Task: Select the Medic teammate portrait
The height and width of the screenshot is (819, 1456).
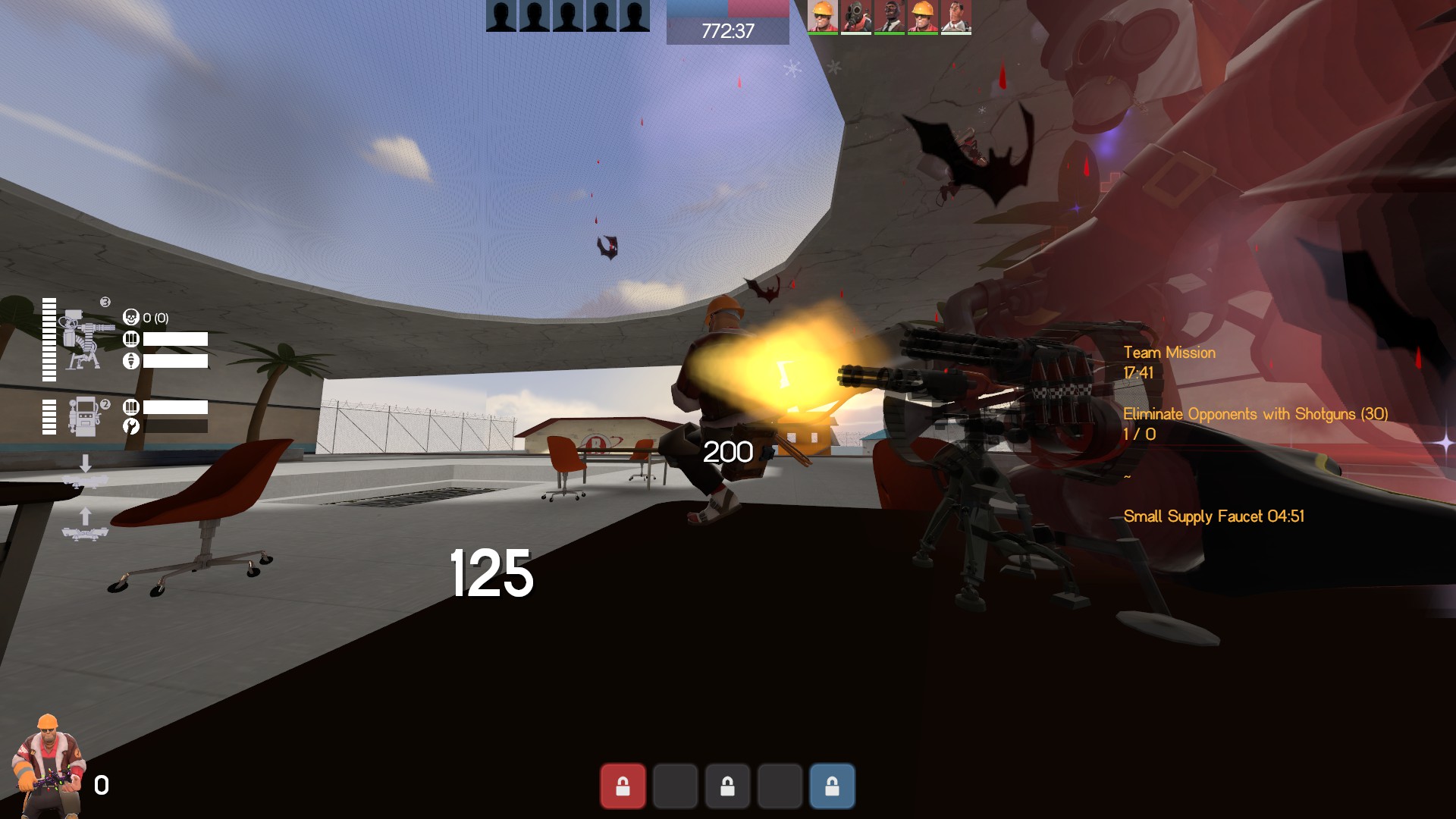Action: (955, 17)
